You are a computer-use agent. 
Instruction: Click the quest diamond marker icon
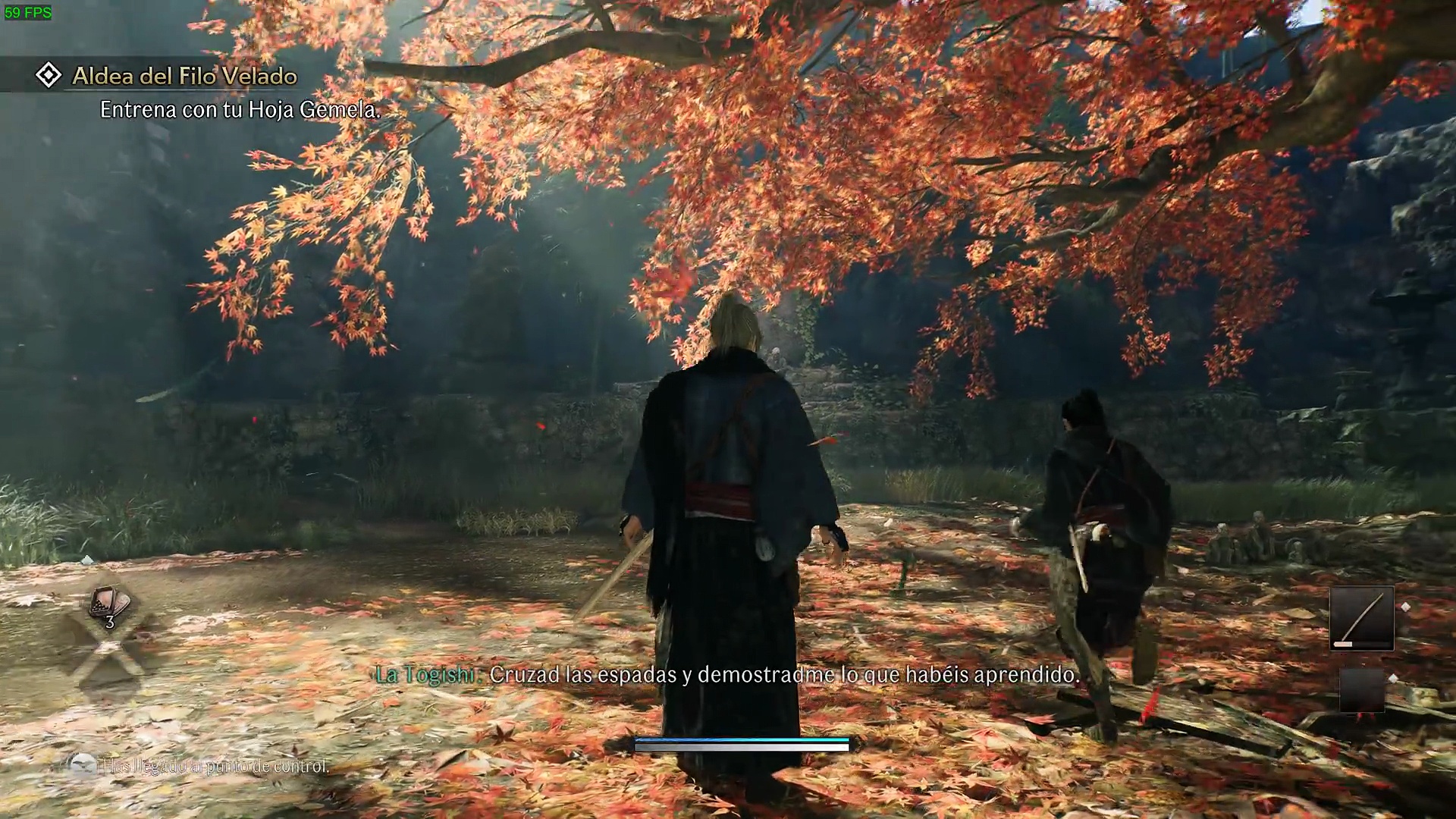pos(49,75)
